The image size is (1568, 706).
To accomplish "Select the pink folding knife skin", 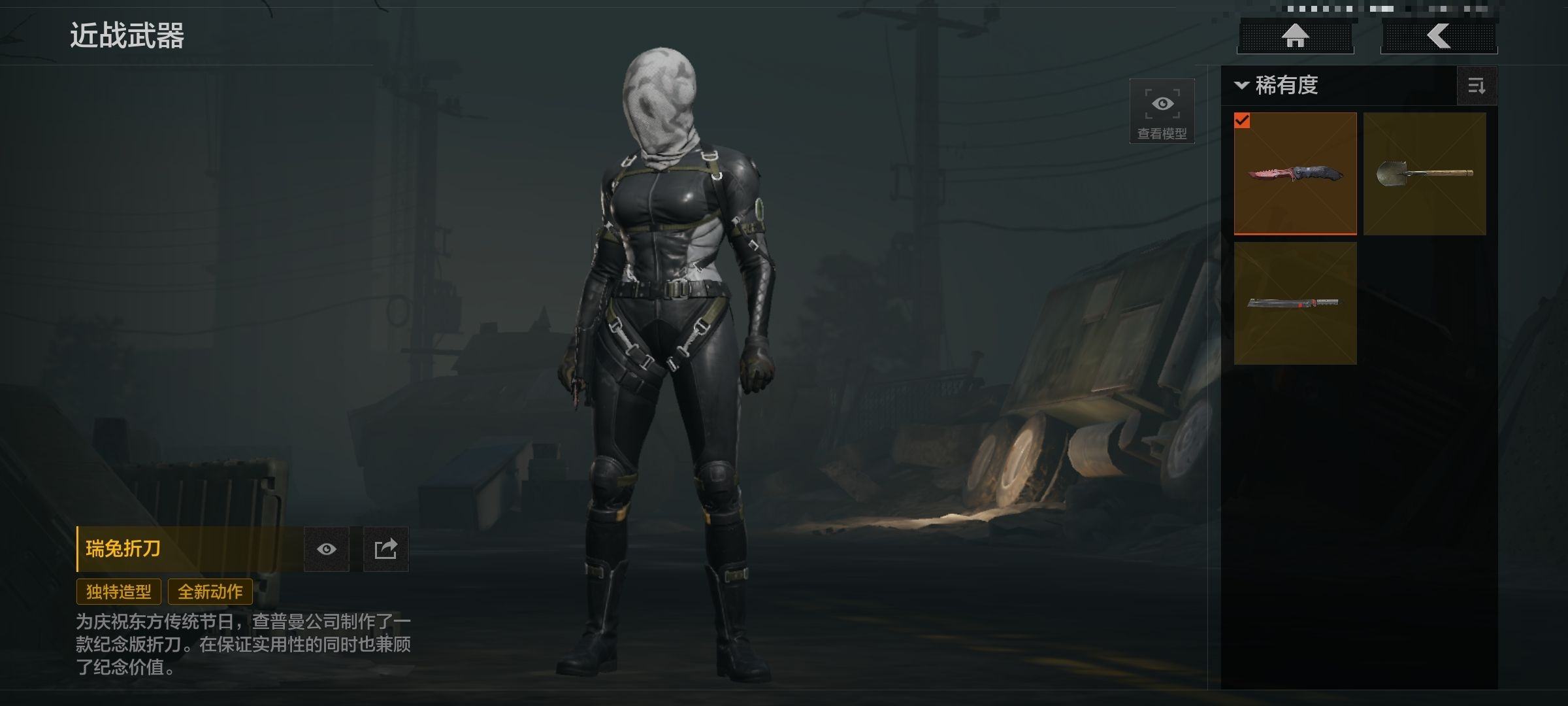I will (1295, 173).
